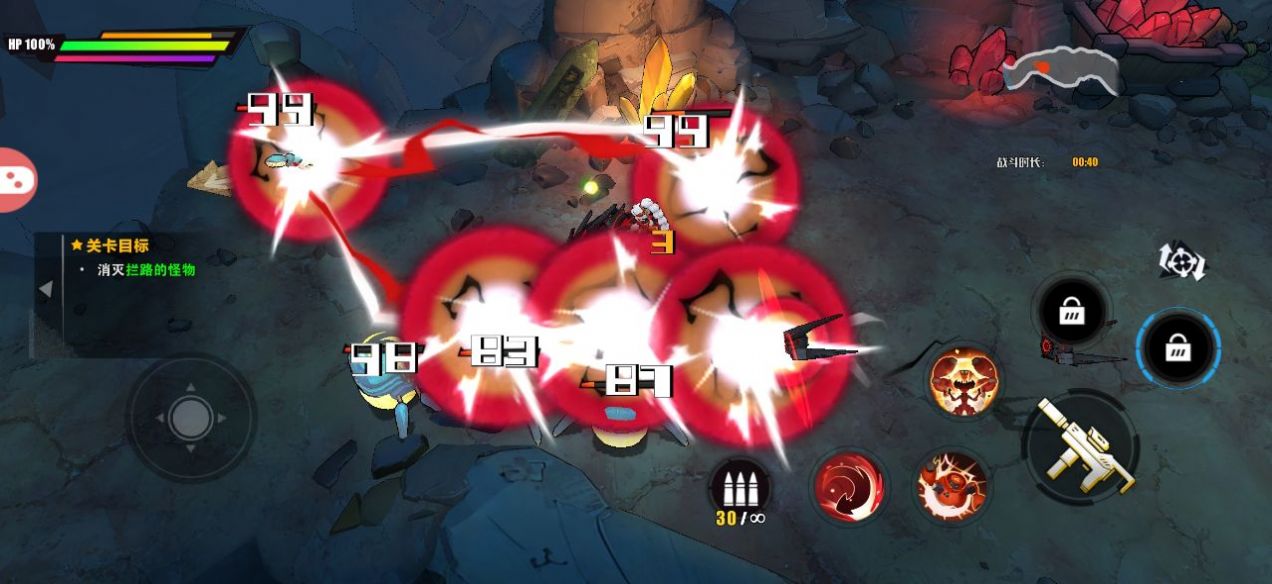Open the minimap
The width and height of the screenshot is (1272, 584).
pos(1060,70)
